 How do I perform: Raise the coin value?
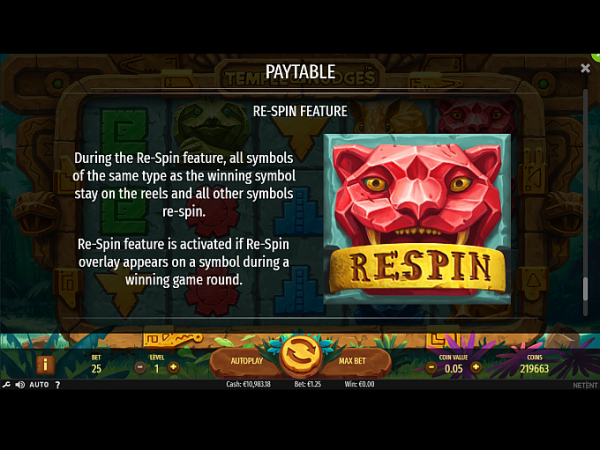[x=475, y=367]
